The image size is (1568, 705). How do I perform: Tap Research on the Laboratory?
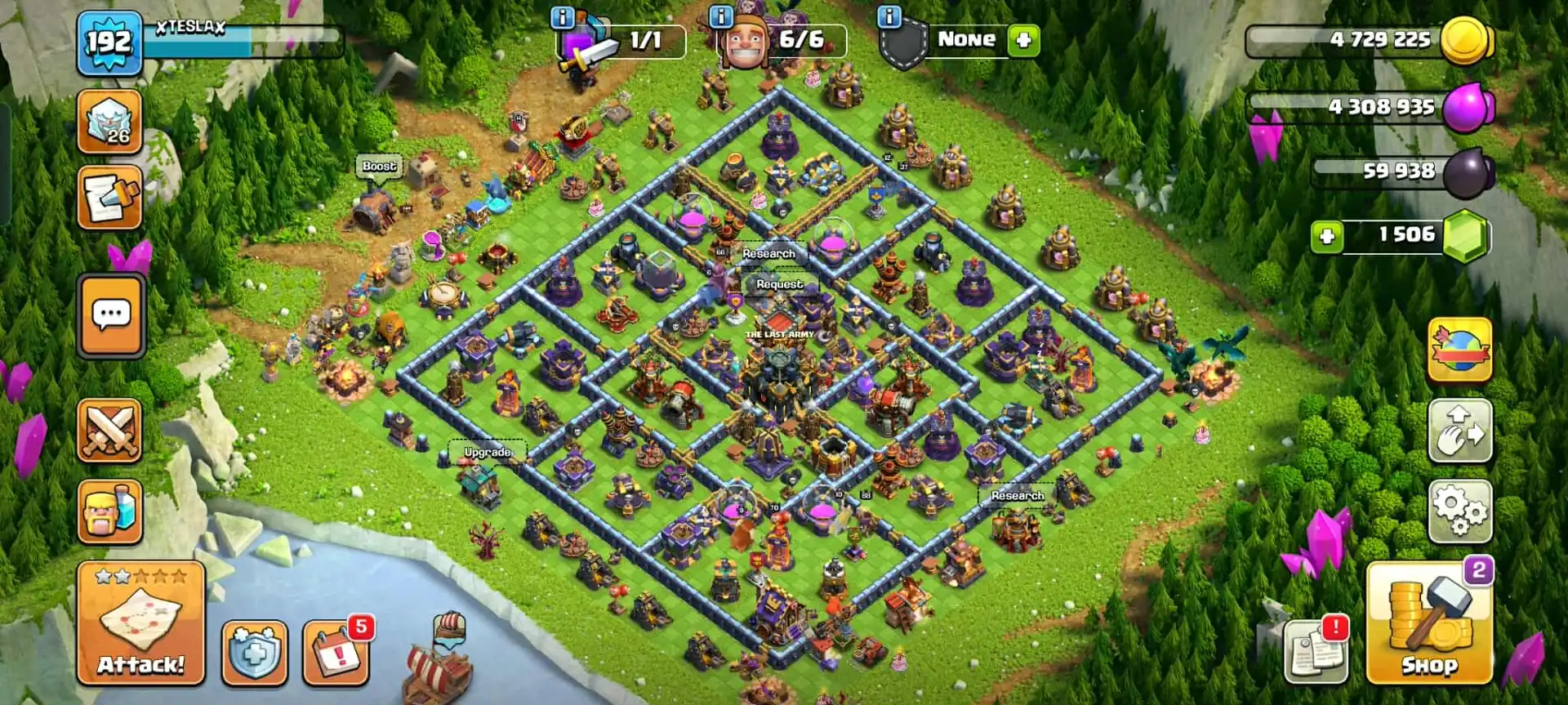(x=768, y=254)
